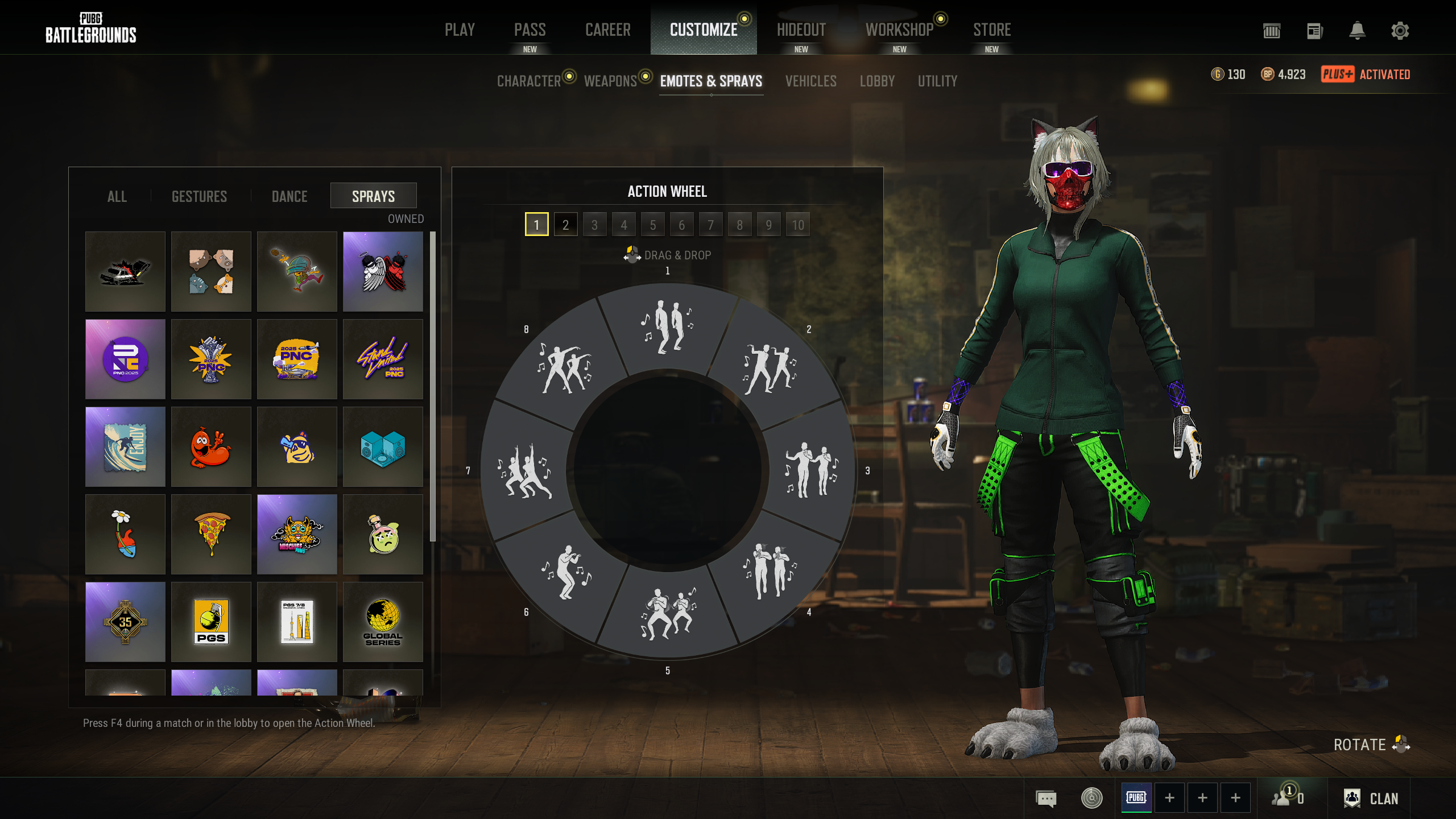1456x819 pixels.
Task: Open the chat speech-bubble icon
Action: click(1046, 799)
